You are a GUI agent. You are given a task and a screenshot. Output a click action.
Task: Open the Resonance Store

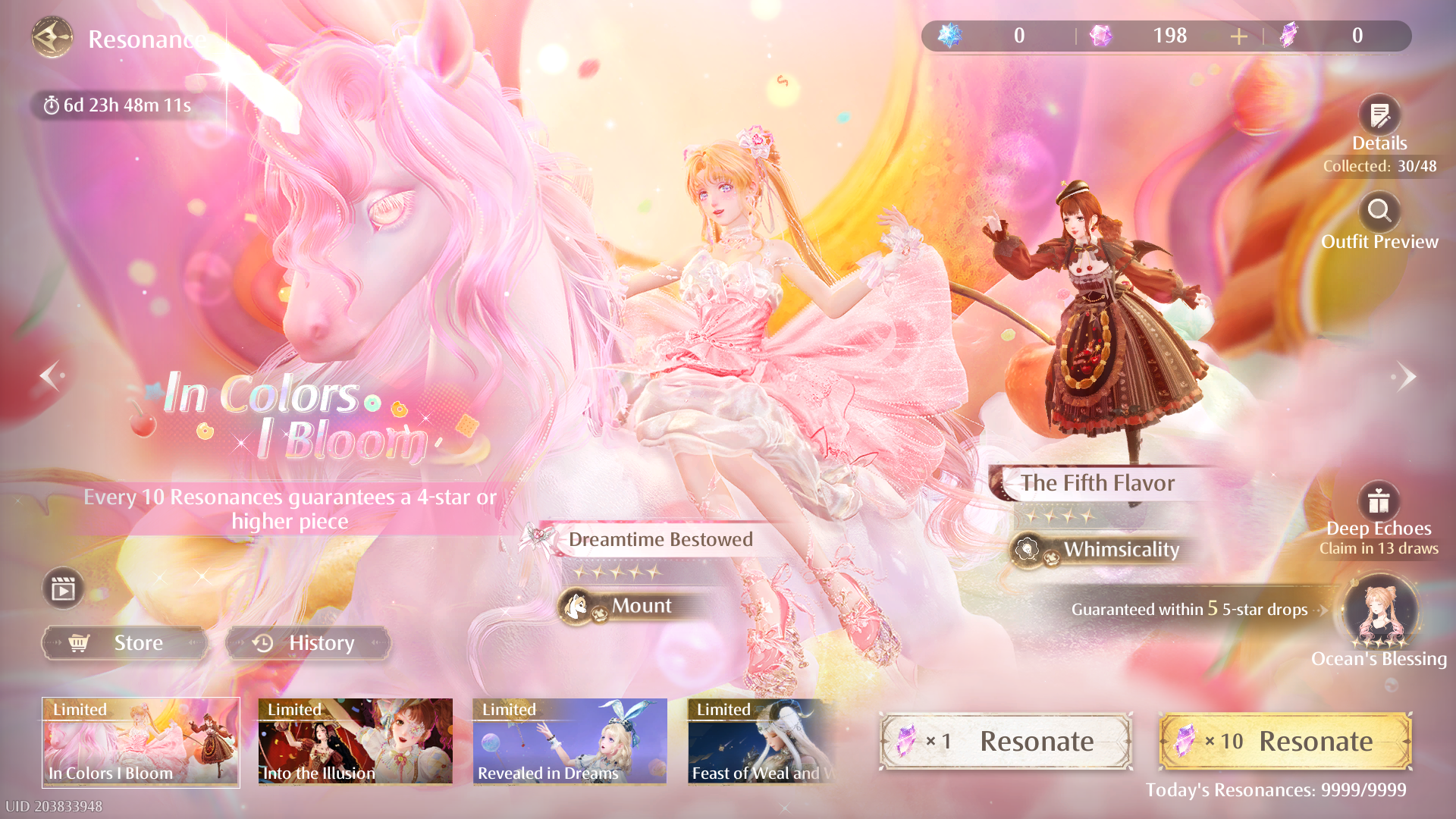124,643
